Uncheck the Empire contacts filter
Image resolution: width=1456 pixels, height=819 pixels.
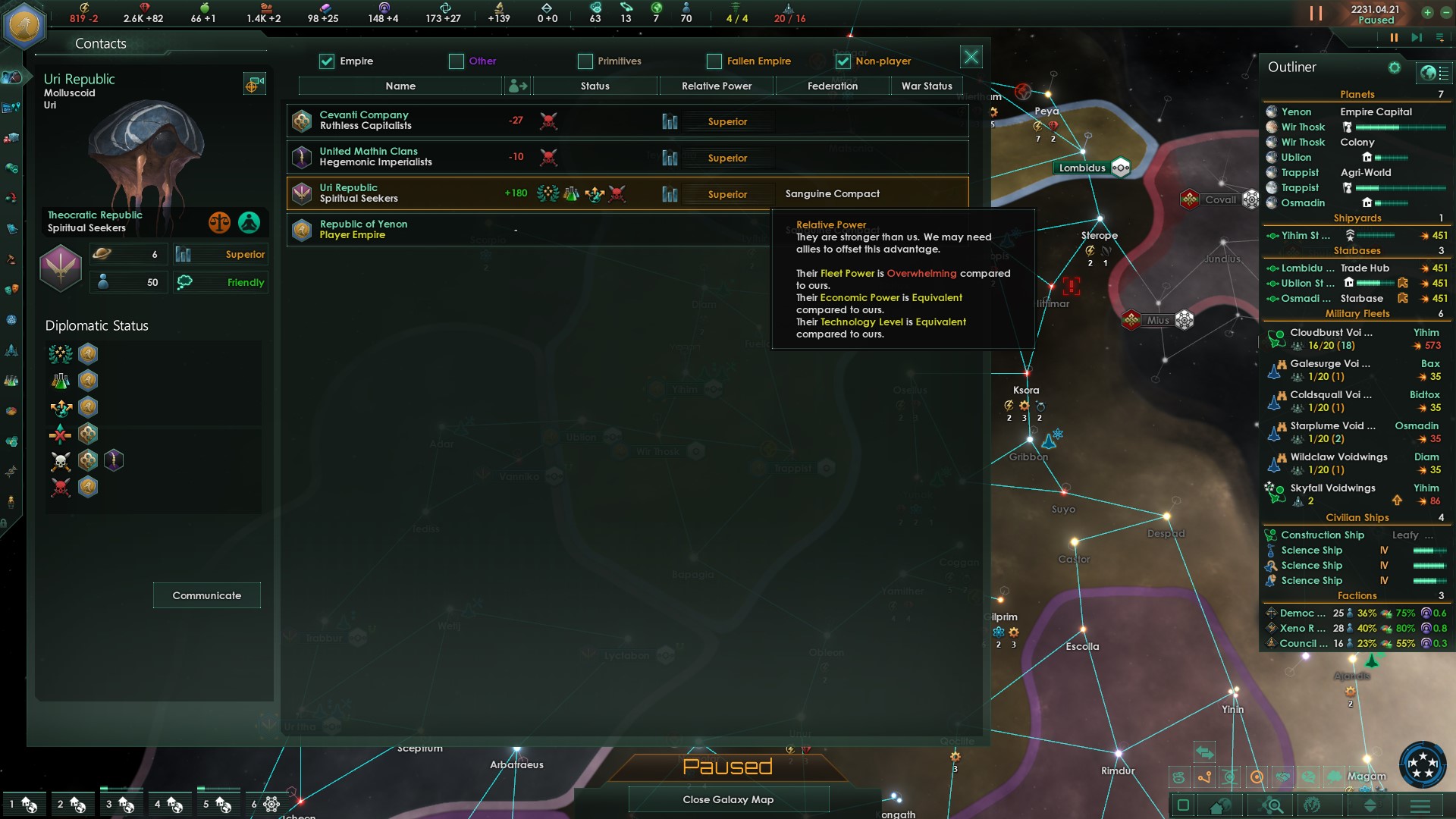(326, 61)
